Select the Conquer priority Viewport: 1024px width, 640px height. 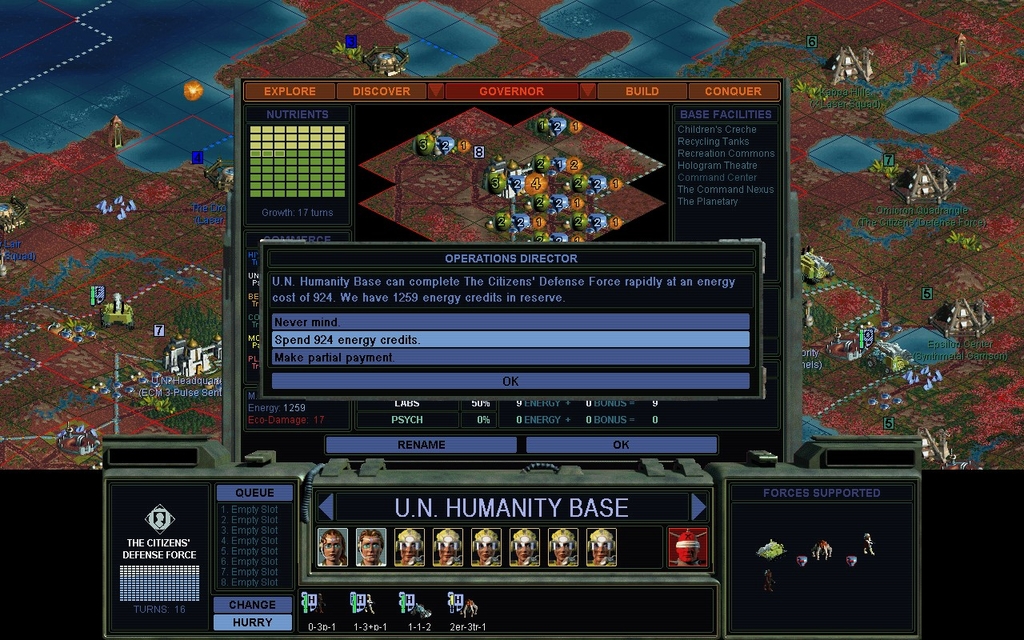tap(732, 91)
